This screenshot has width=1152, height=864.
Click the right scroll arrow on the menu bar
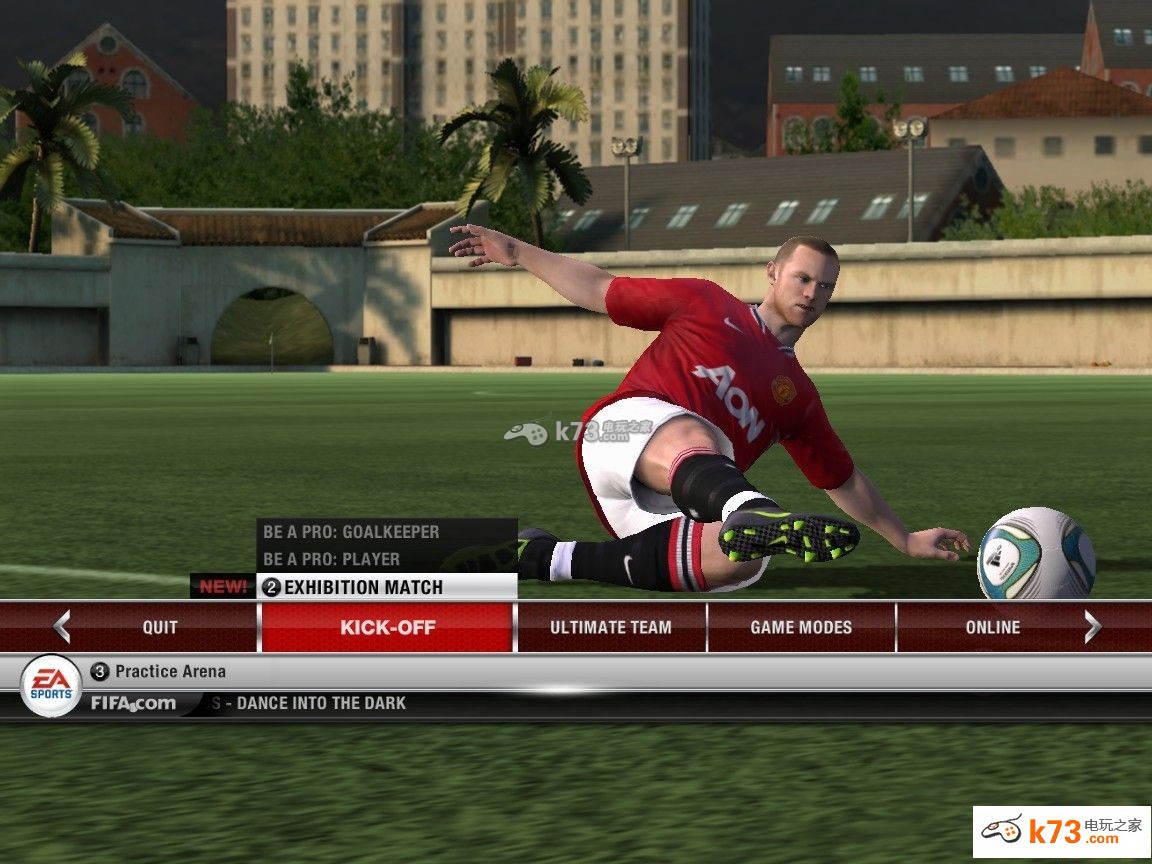pos(1092,627)
